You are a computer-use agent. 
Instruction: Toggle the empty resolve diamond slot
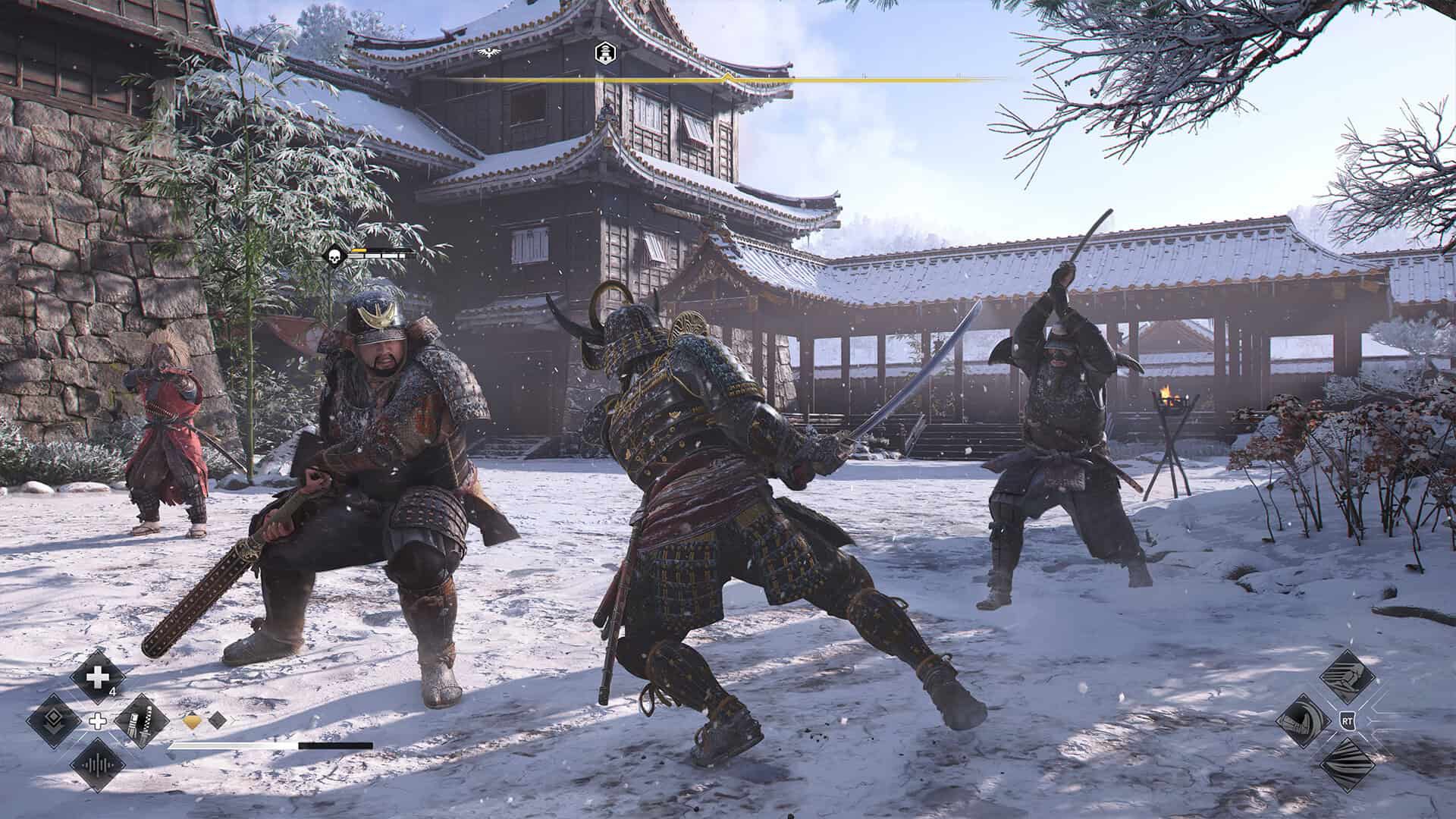(218, 720)
